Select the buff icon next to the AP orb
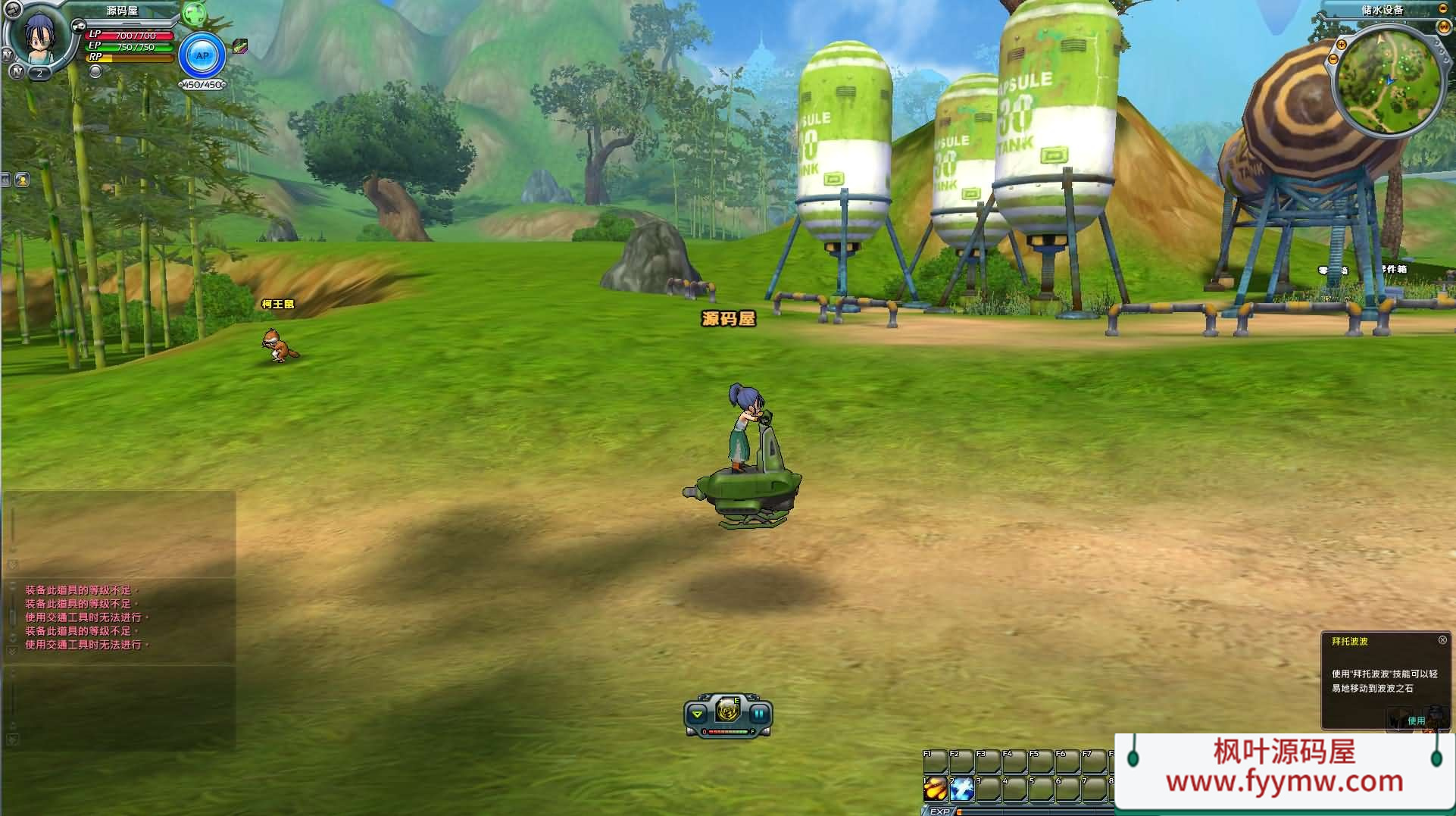Viewport: 1456px width, 816px height. 240,47
